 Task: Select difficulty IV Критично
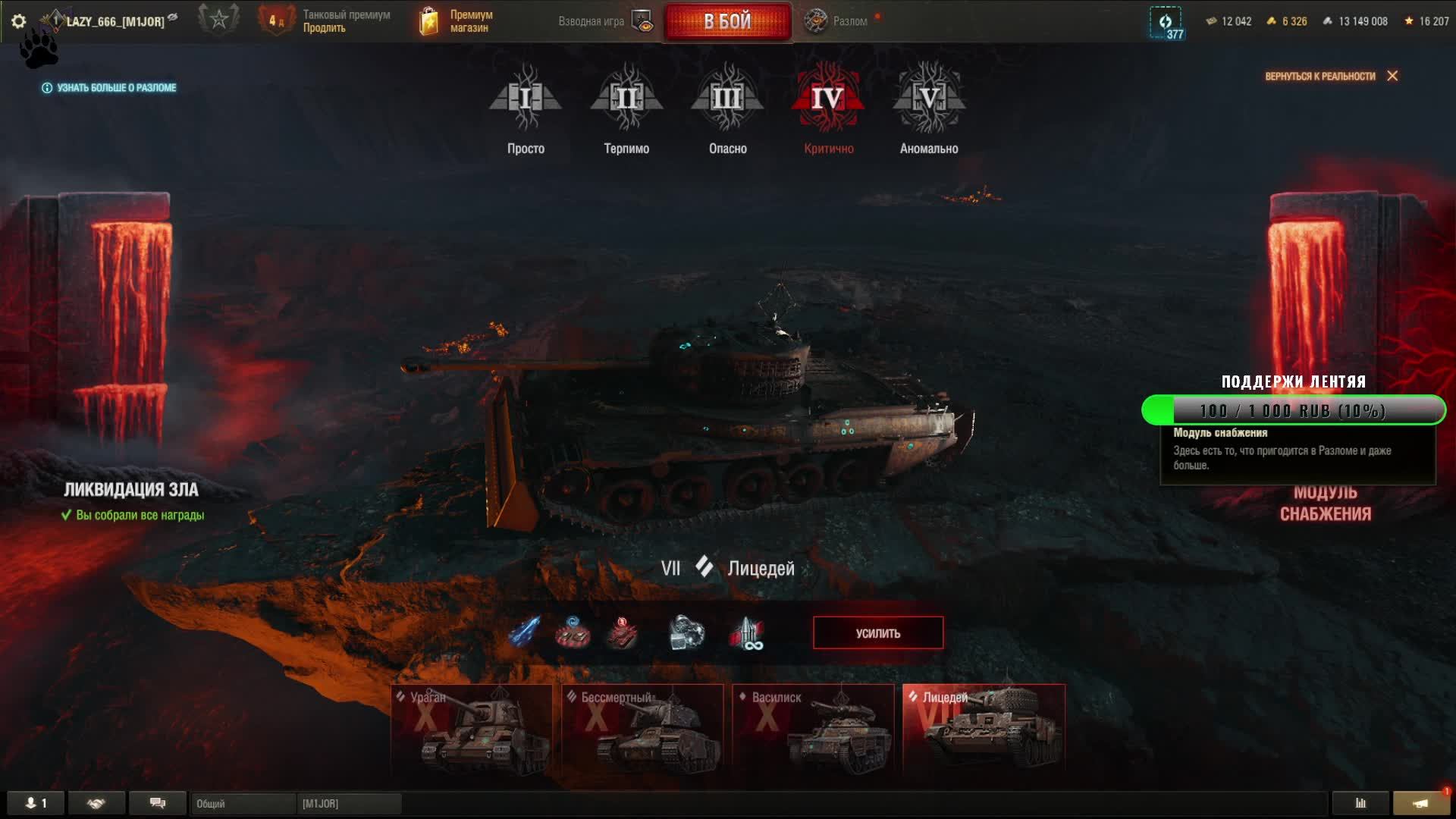[828, 108]
